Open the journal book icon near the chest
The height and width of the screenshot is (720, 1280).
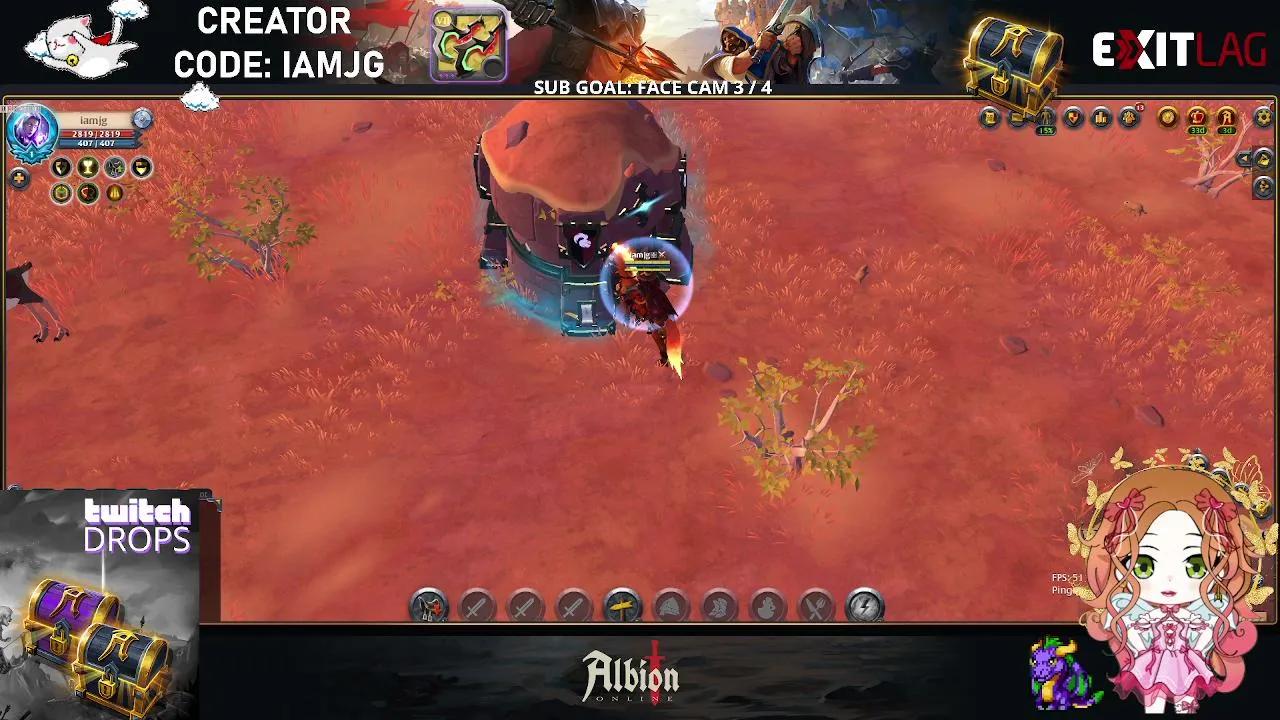coord(991,117)
